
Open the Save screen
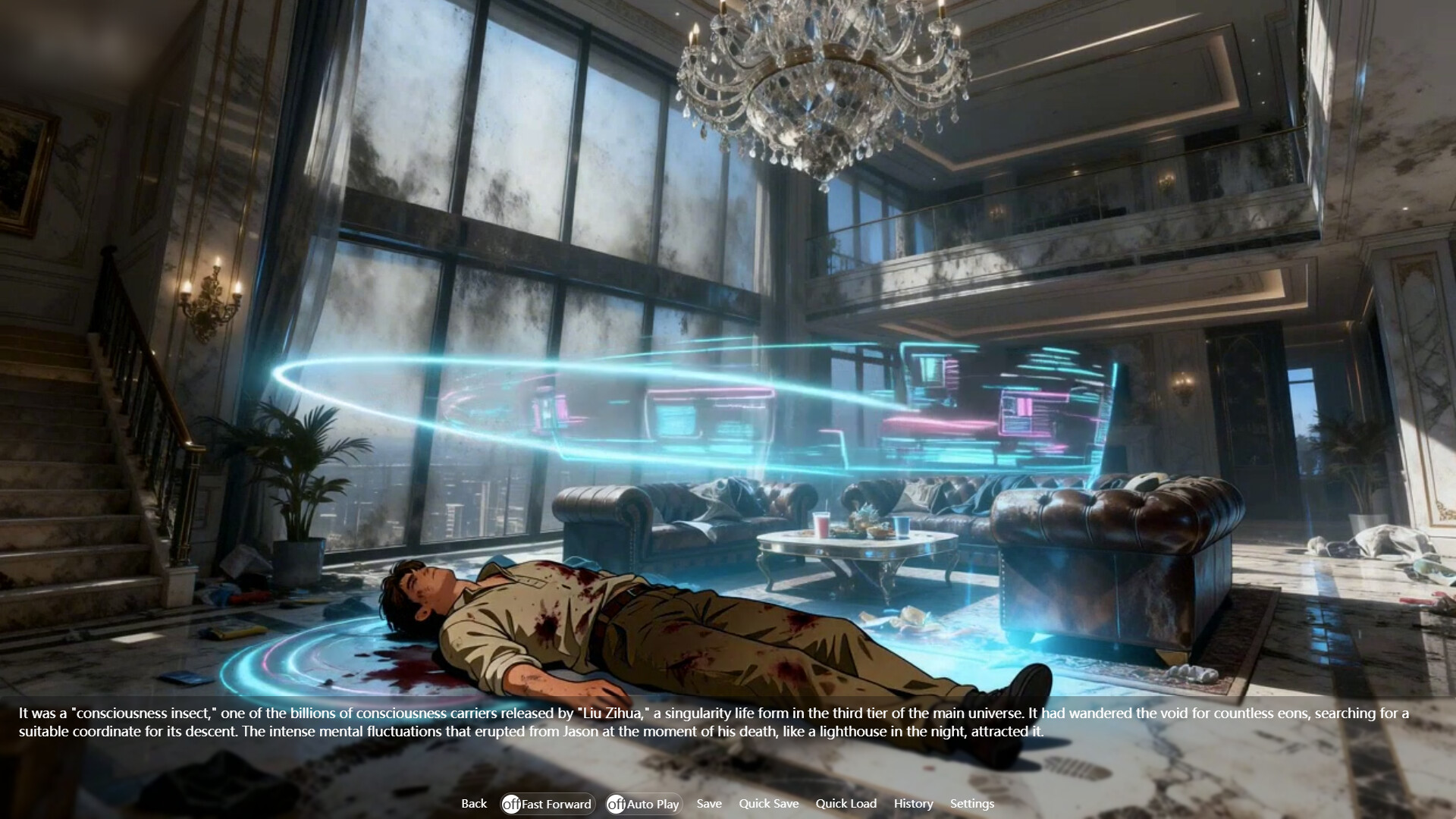tap(708, 804)
